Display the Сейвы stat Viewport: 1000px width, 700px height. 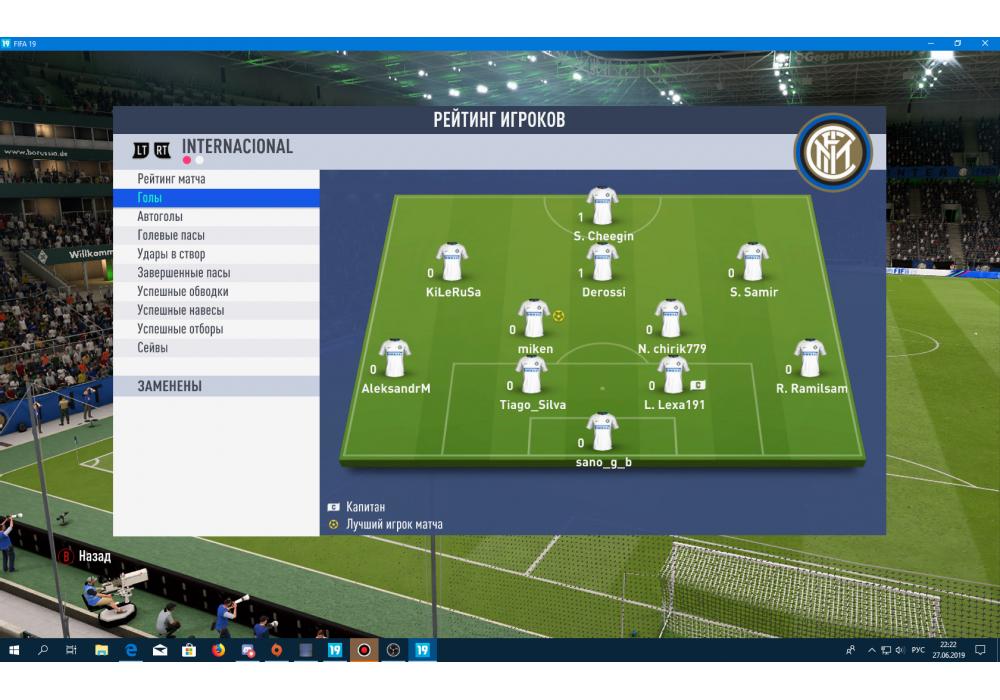pyautogui.click(x=216, y=348)
